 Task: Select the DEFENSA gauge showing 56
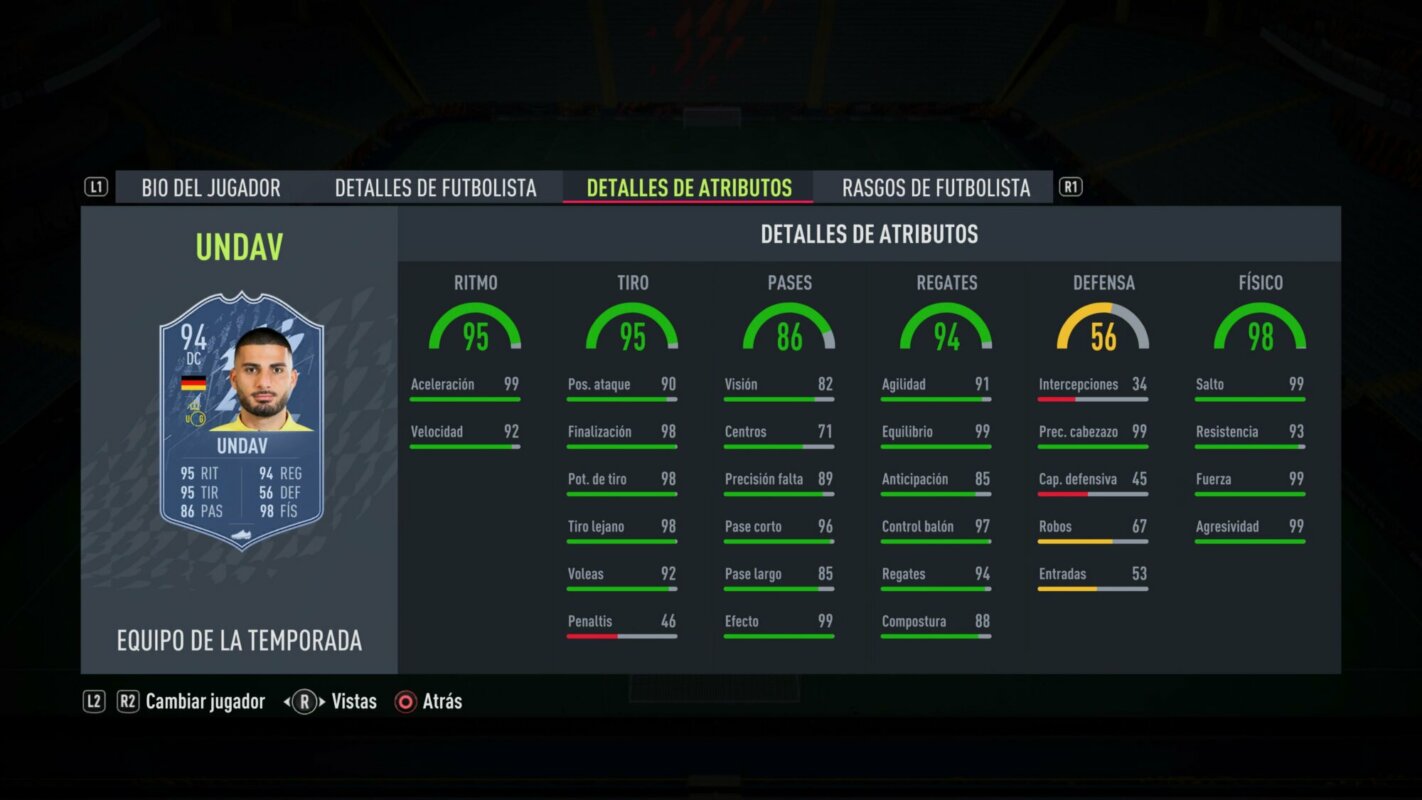coord(1105,325)
